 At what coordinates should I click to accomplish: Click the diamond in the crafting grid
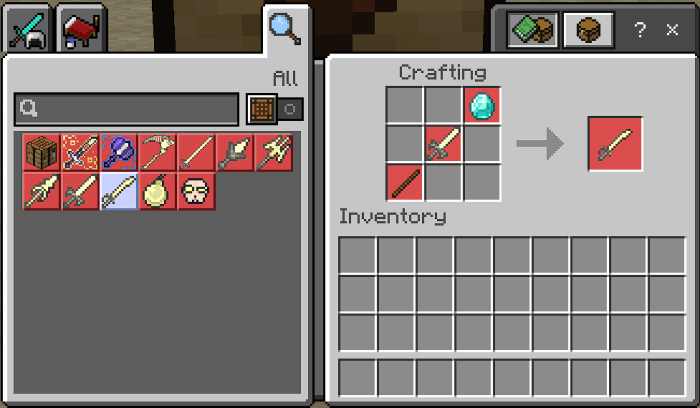pyautogui.click(x=482, y=106)
